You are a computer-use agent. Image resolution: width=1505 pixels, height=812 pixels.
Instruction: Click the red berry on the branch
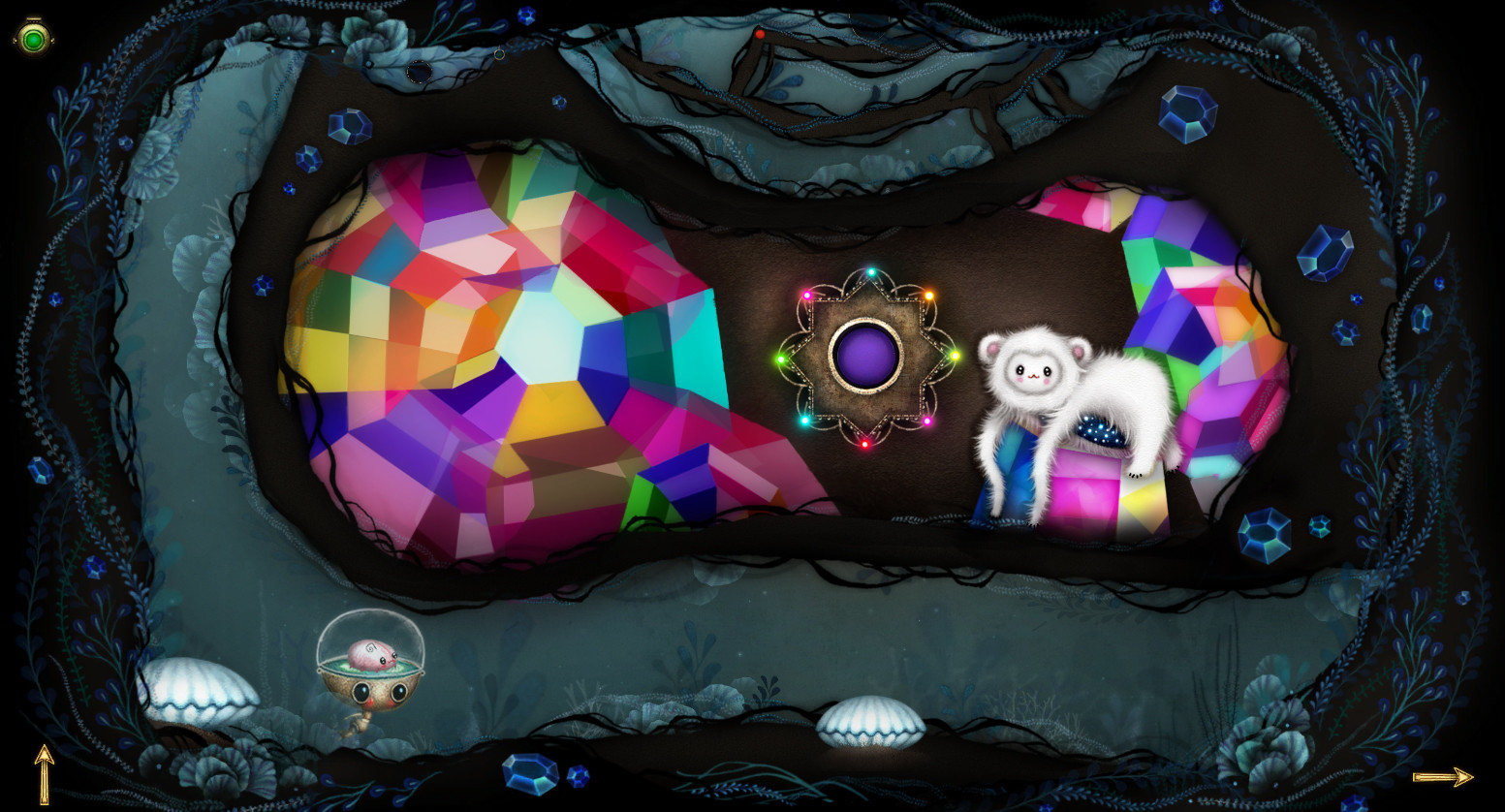click(760, 32)
